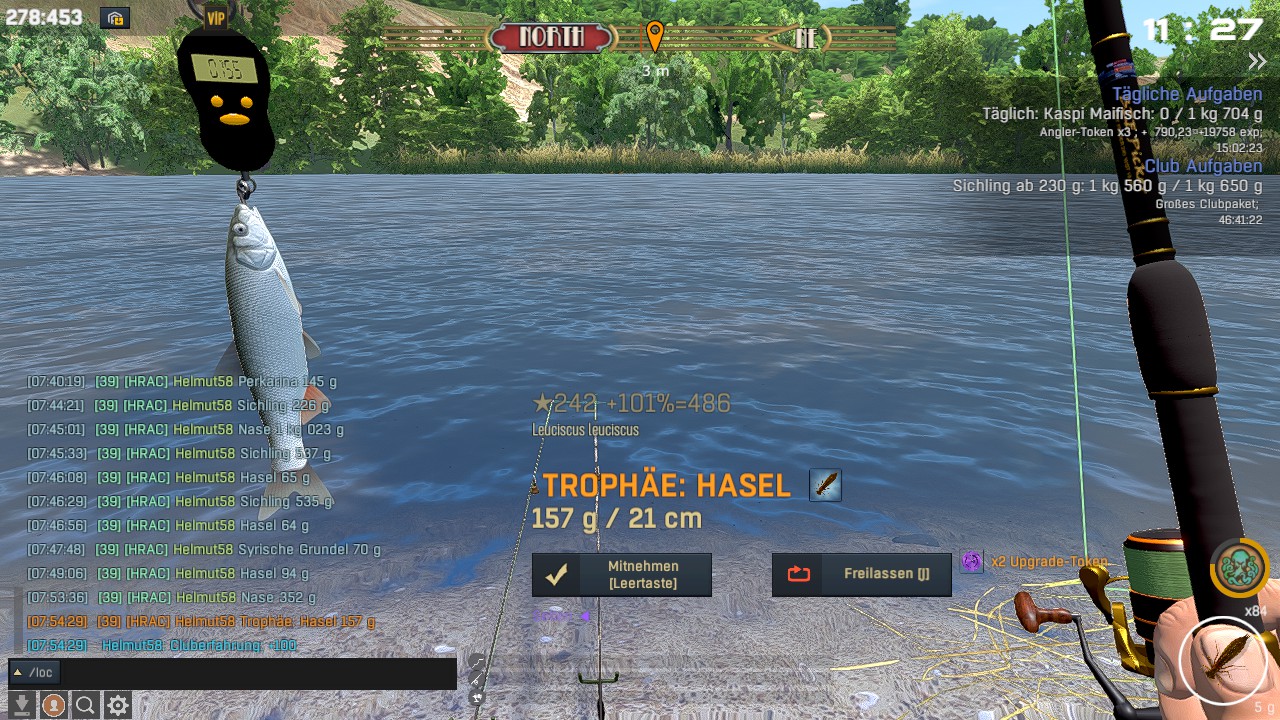Viewport: 1280px width, 720px height.
Task: Click the orange waypoint marker on the compass
Action: coord(654,37)
